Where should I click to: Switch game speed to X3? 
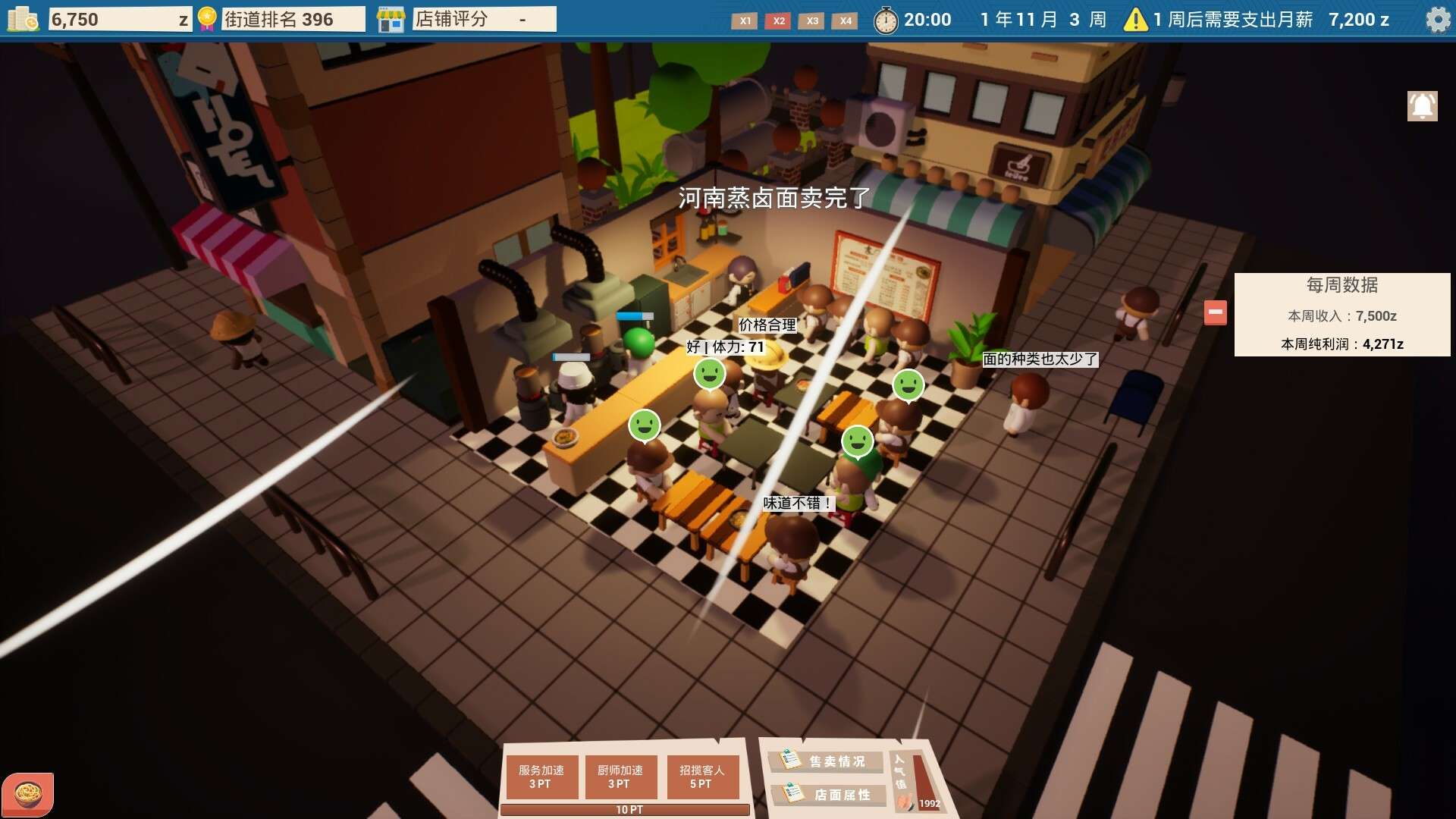[x=811, y=22]
